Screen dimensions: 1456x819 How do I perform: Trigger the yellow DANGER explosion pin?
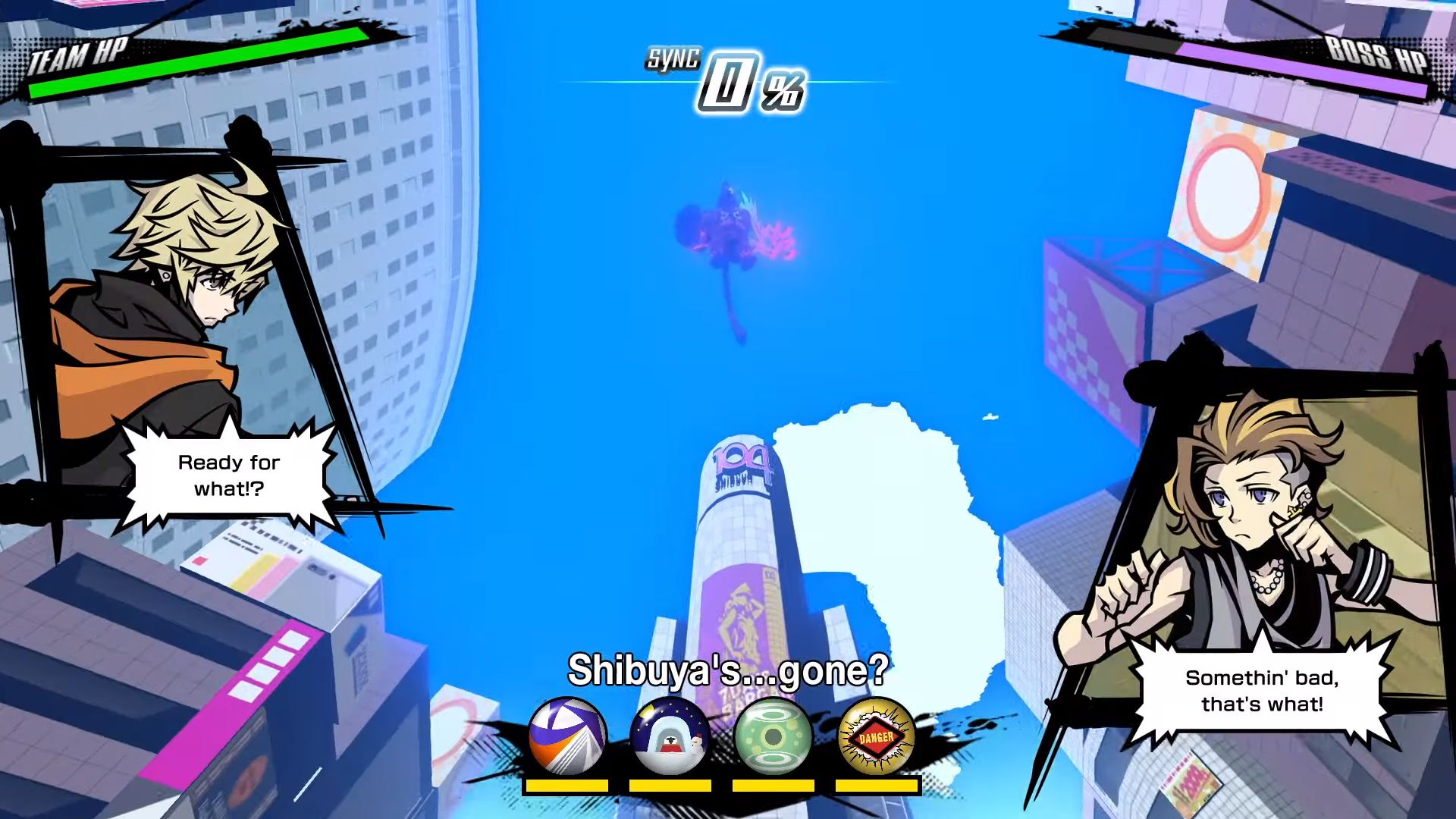coord(876,736)
